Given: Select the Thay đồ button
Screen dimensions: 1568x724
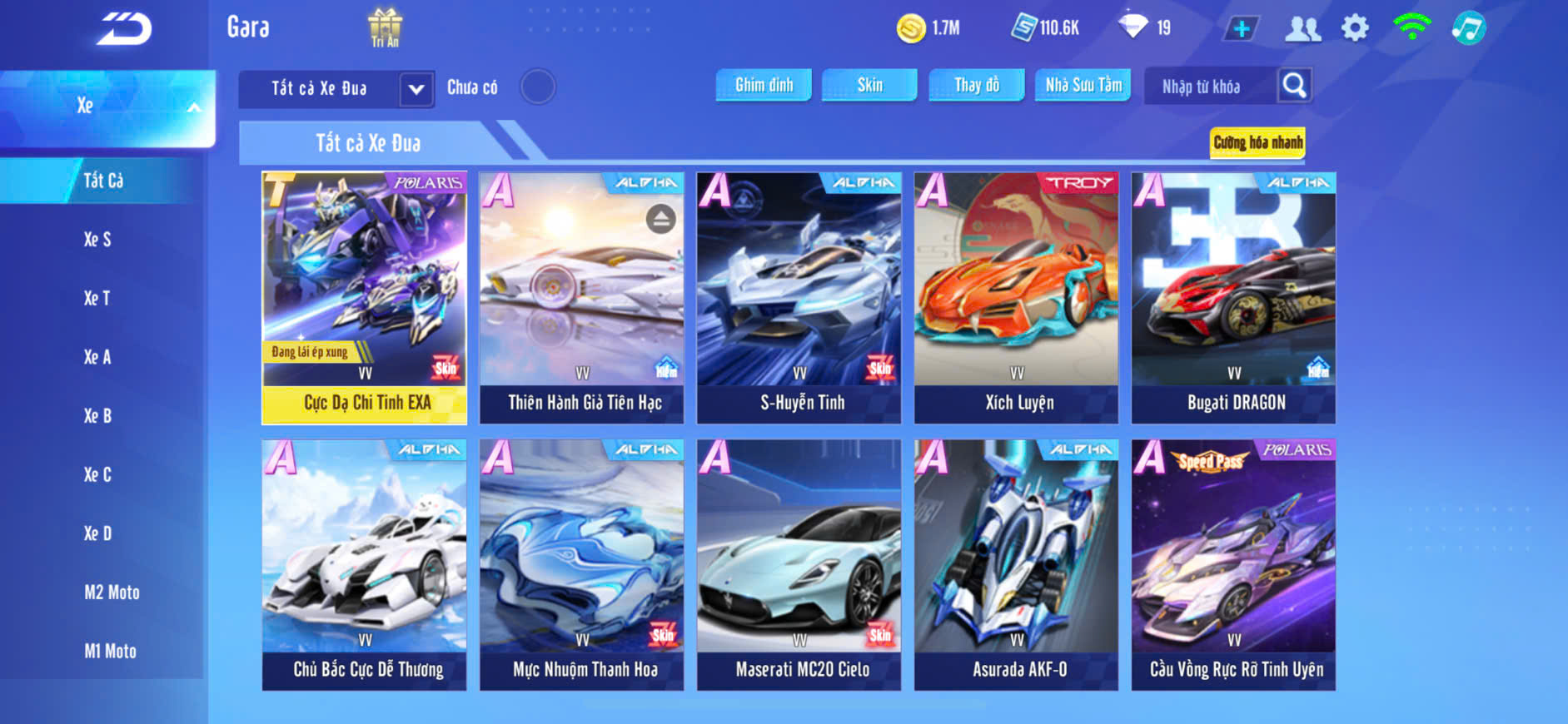Looking at the screenshot, I should pos(977,85).
